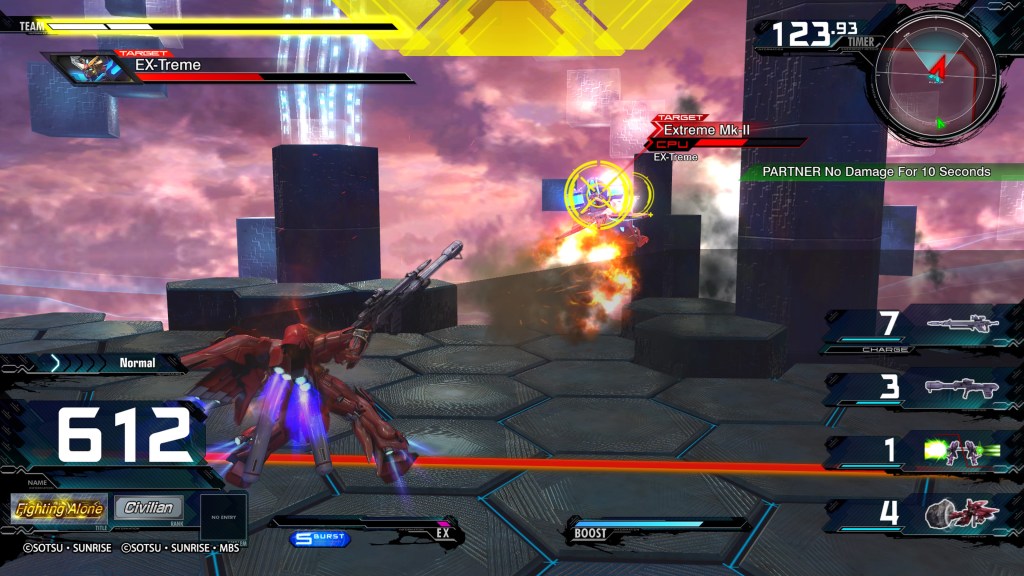
Task: Click the NO ENTRY emblem box
Action: click(223, 517)
